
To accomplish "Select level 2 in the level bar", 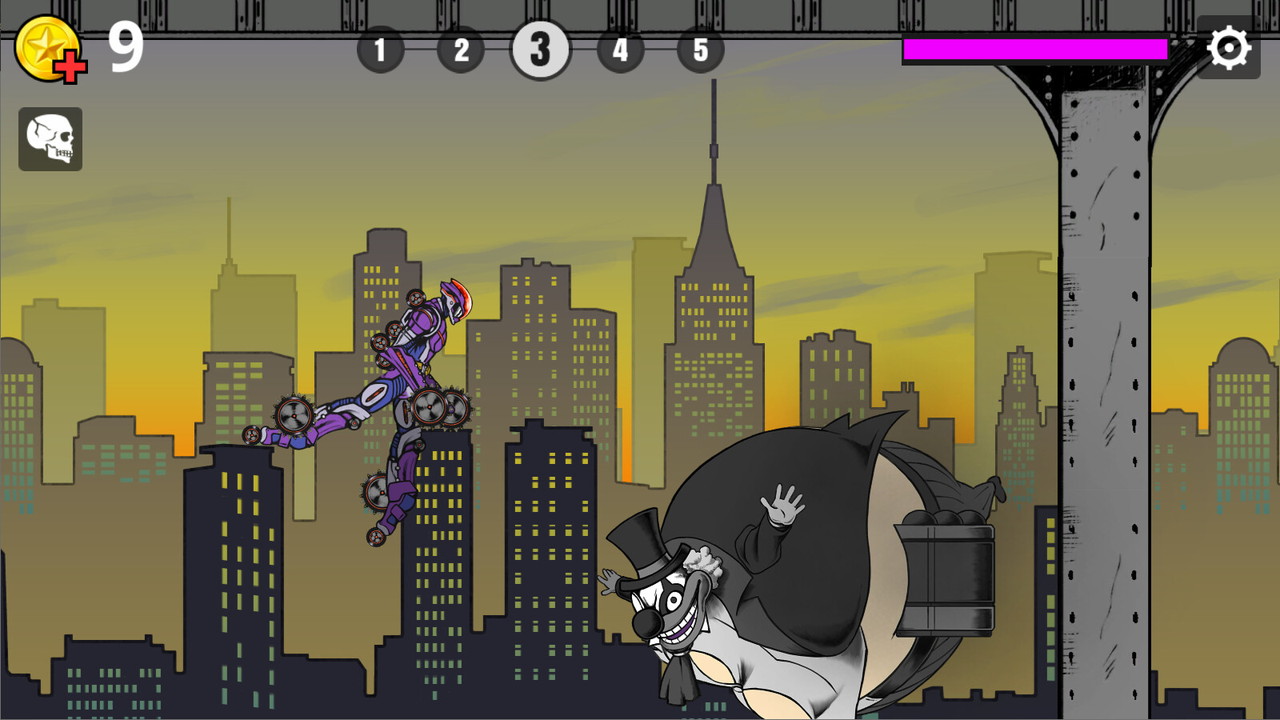I will (460, 50).
